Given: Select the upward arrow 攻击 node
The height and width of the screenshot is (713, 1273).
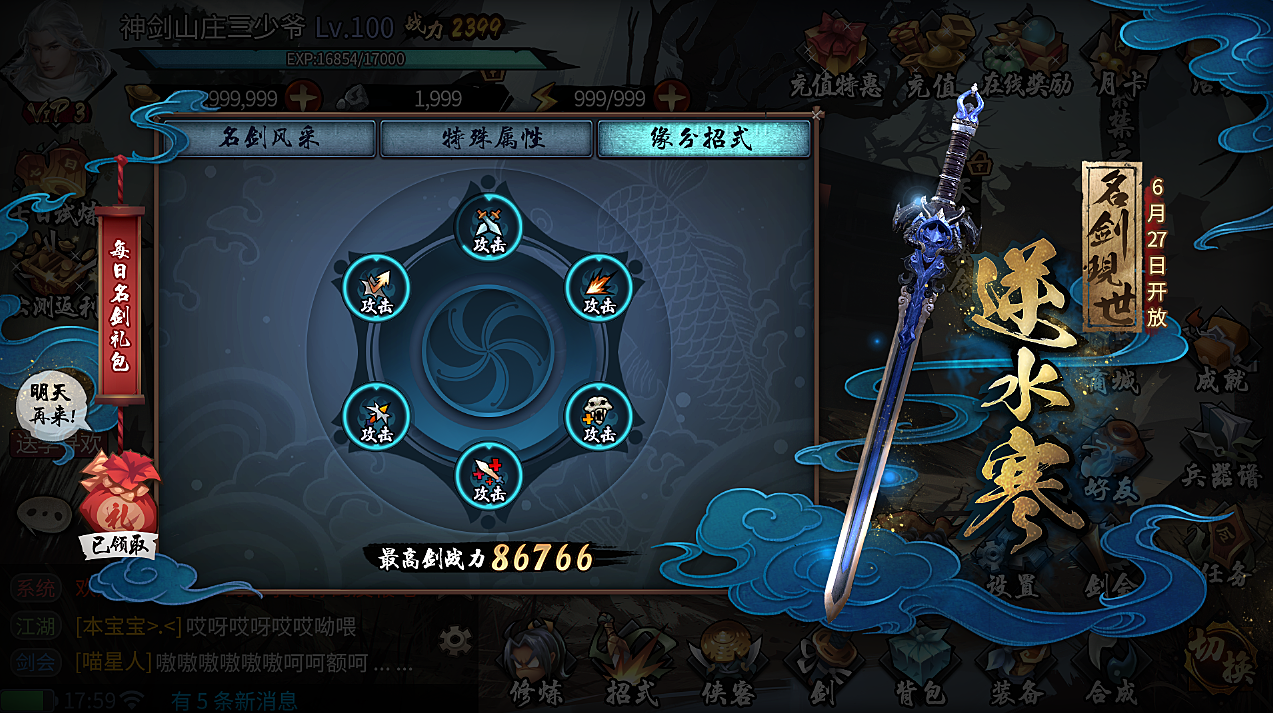Looking at the screenshot, I should (376, 289).
